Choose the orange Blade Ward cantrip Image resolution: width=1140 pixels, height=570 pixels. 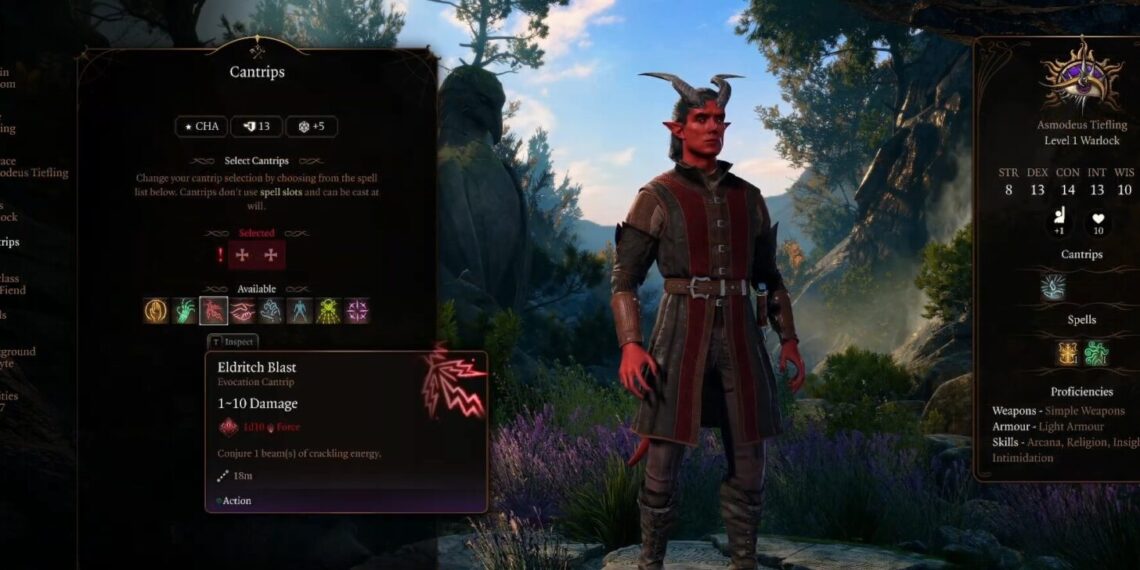coord(156,311)
